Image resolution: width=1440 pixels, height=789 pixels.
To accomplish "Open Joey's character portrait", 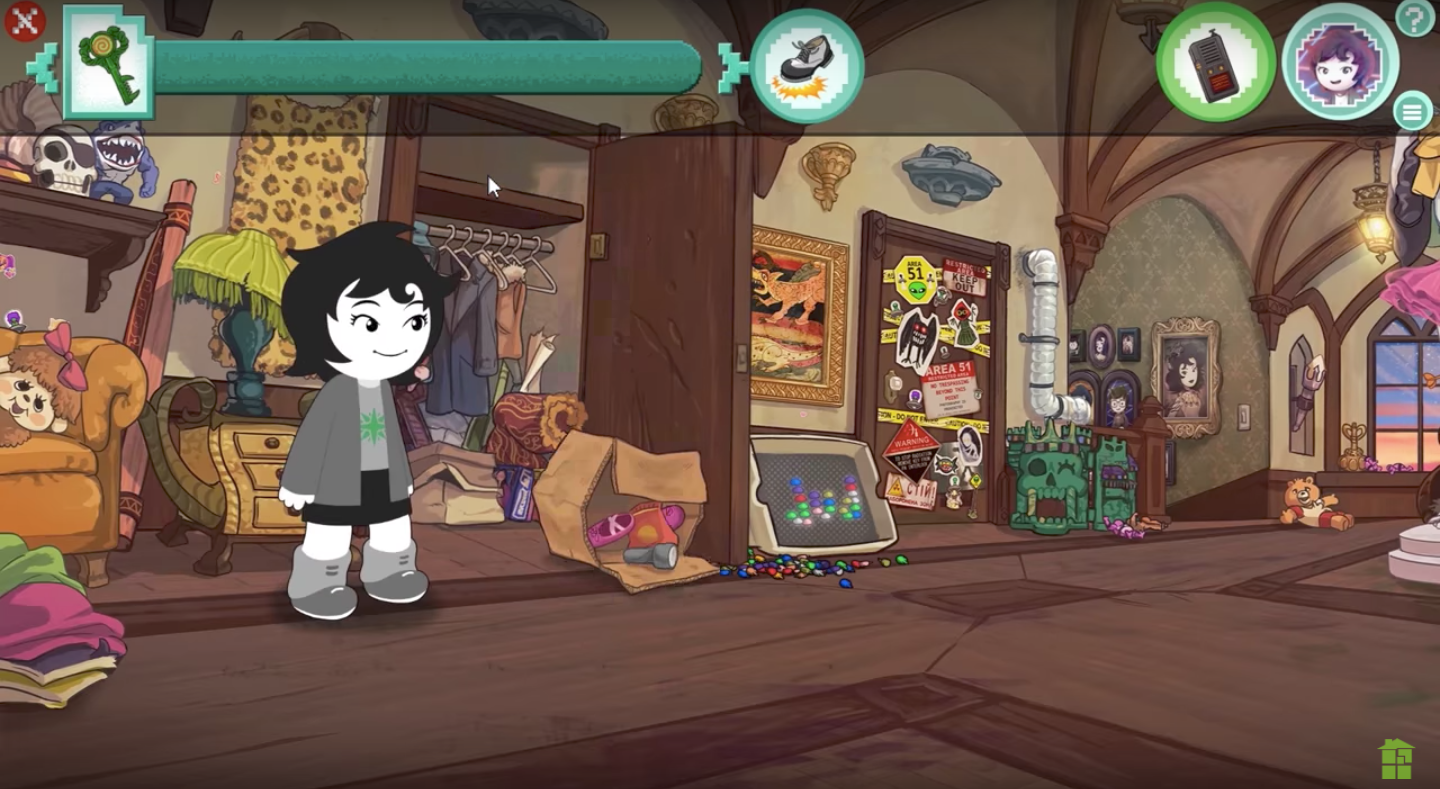I will [1340, 62].
